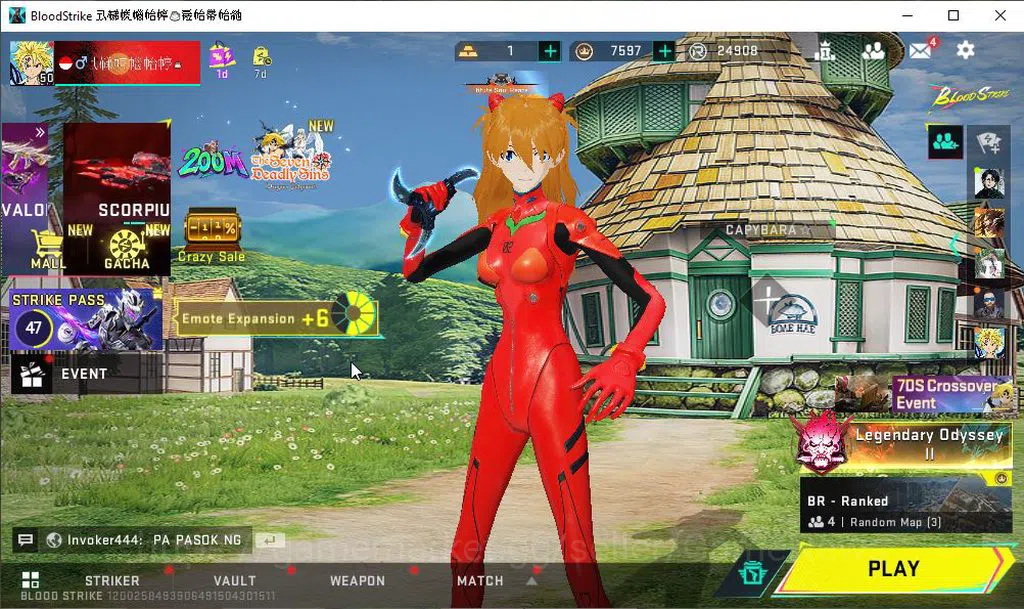Viewport: 1024px width, 609px height.
Task: Select the MATCH tab
Action: pos(480,581)
